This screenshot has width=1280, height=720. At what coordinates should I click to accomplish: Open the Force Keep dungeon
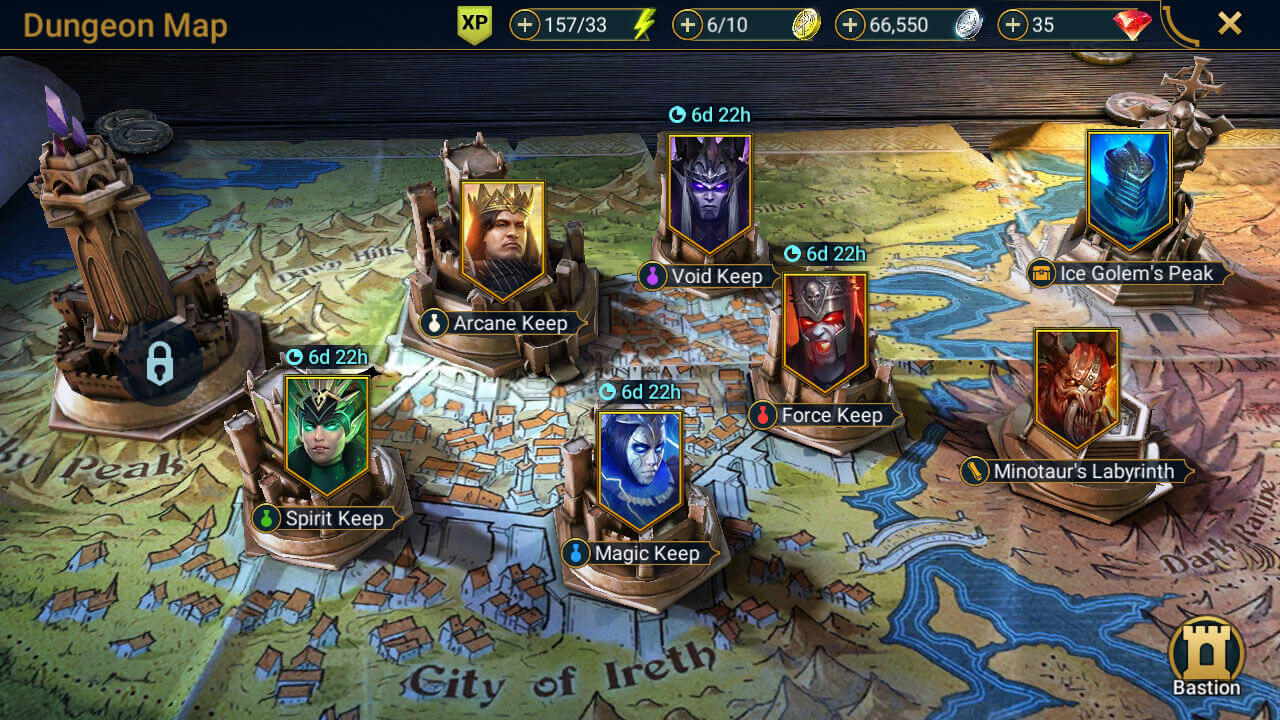[x=825, y=333]
